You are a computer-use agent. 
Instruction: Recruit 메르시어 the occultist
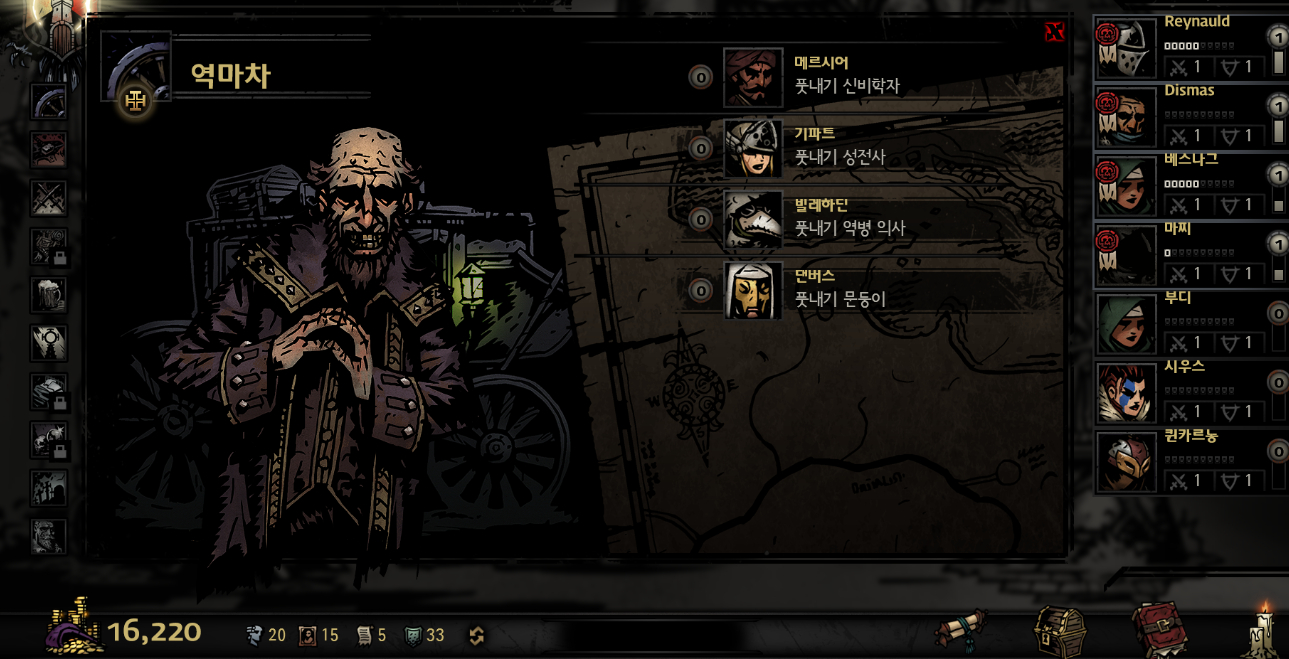point(753,77)
